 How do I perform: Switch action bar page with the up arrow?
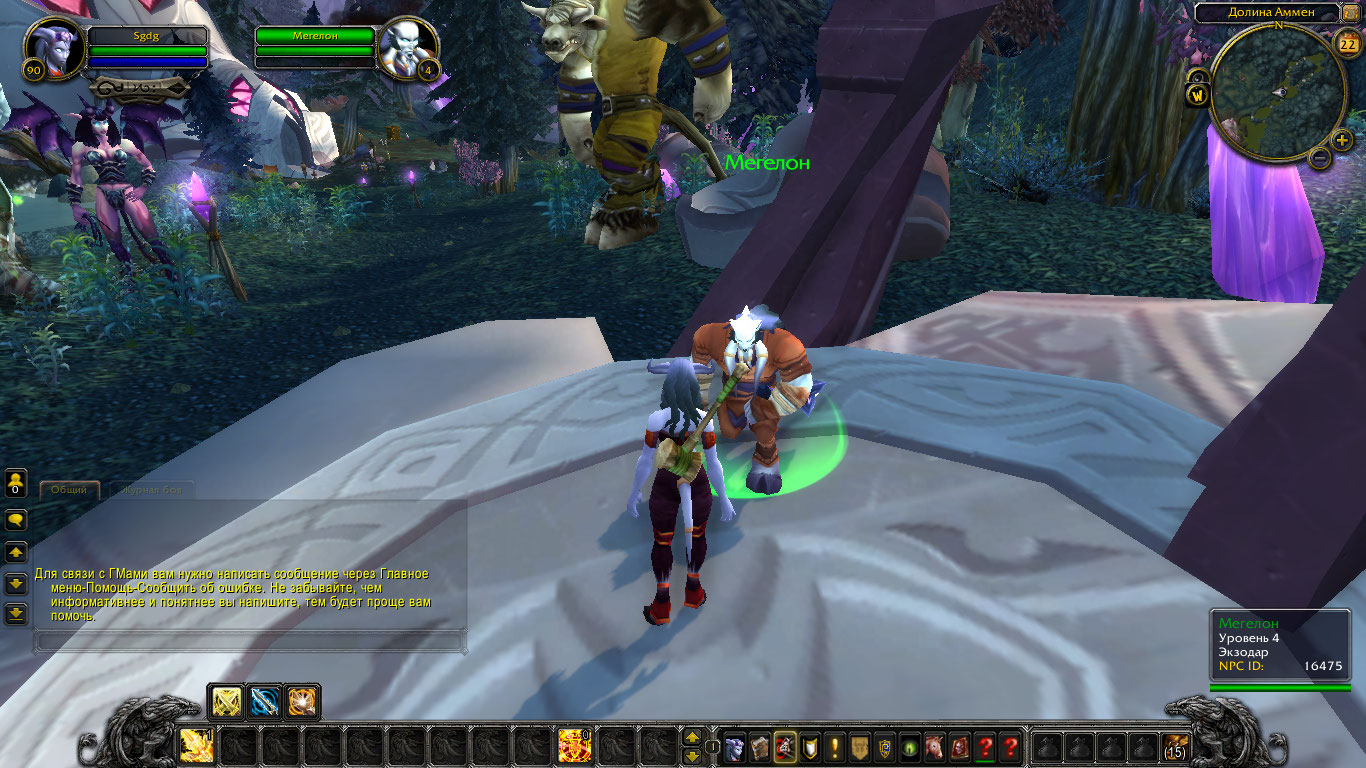tap(691, 737)
